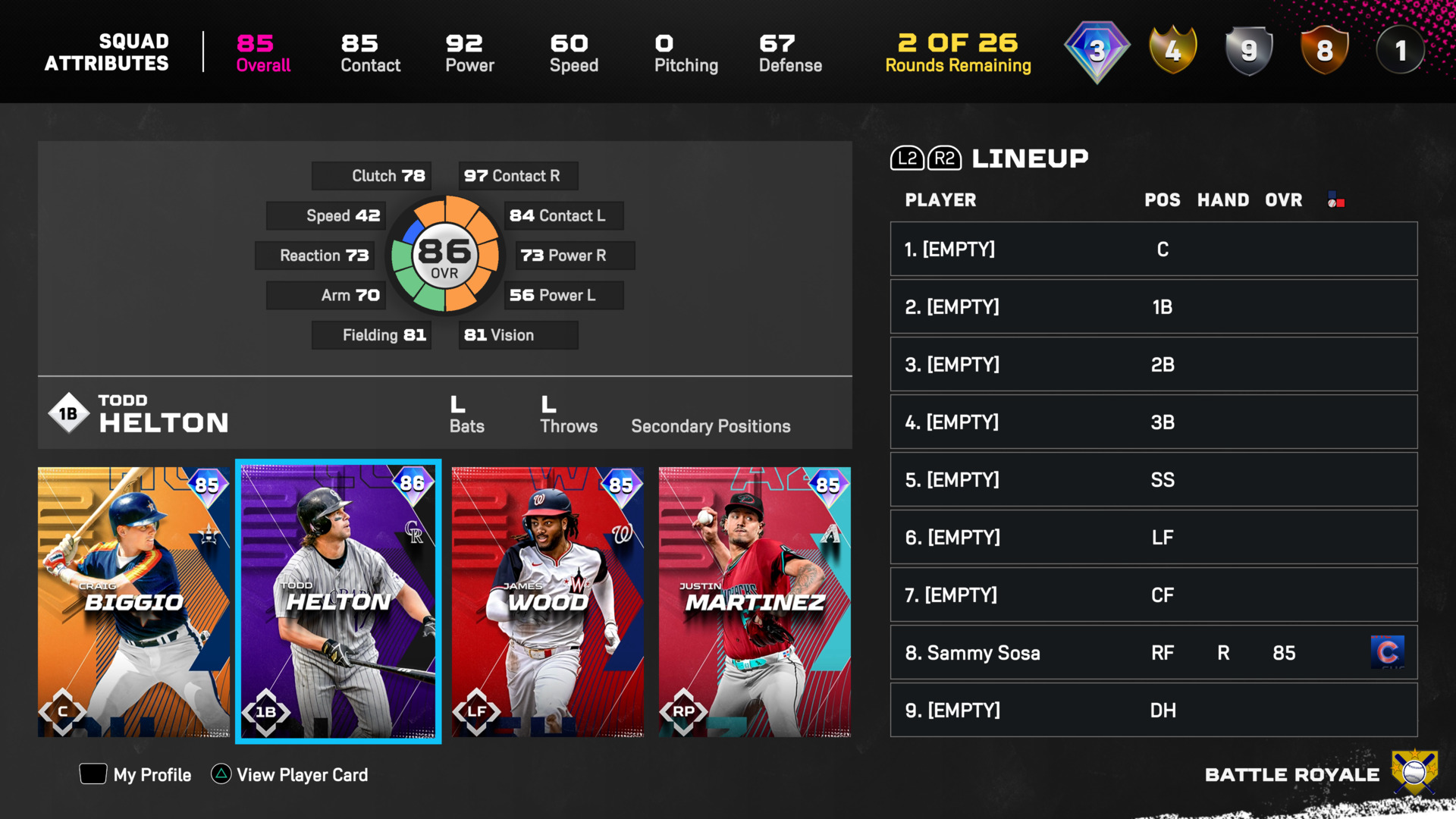Image resolution: width=1456 pixels, height=819 pixels.
Task: Choose the empty 1B lineup slot
Action: (1153, 306)
